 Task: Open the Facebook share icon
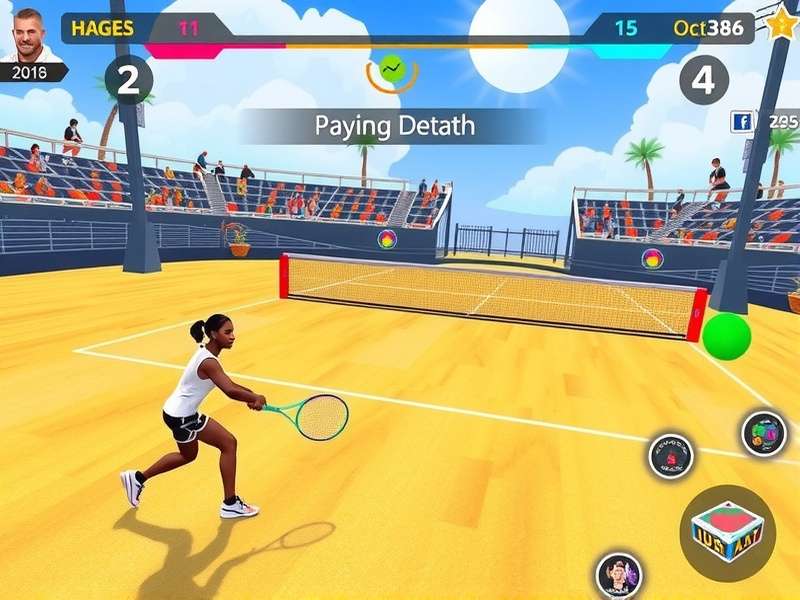pyautogui.click(x=742, y=122)
